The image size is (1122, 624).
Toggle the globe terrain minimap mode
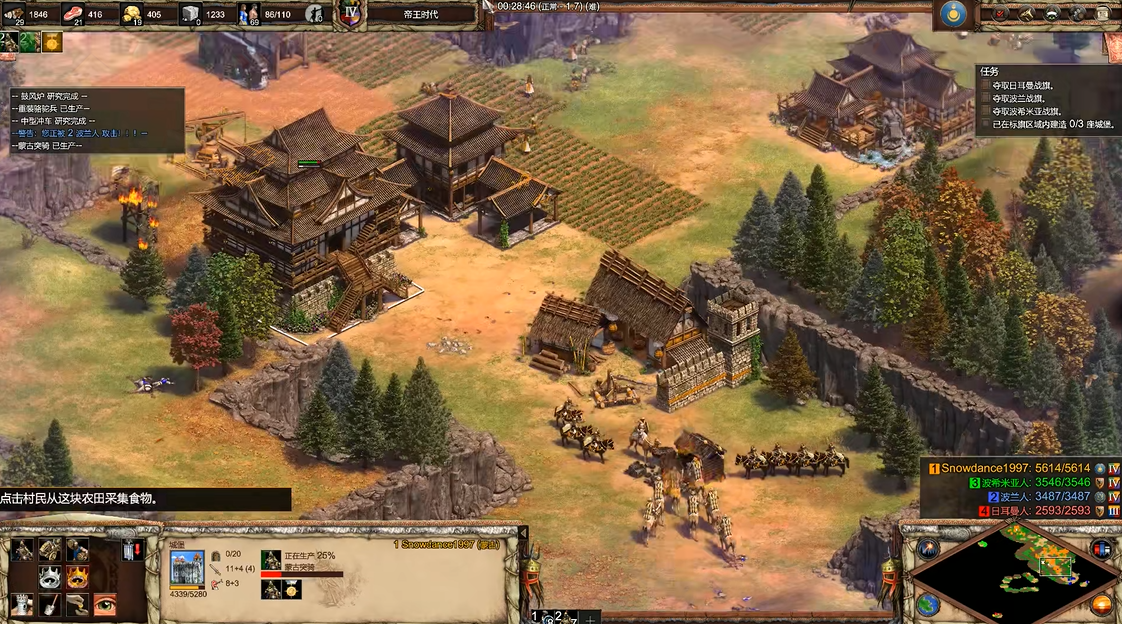(928, 604)
